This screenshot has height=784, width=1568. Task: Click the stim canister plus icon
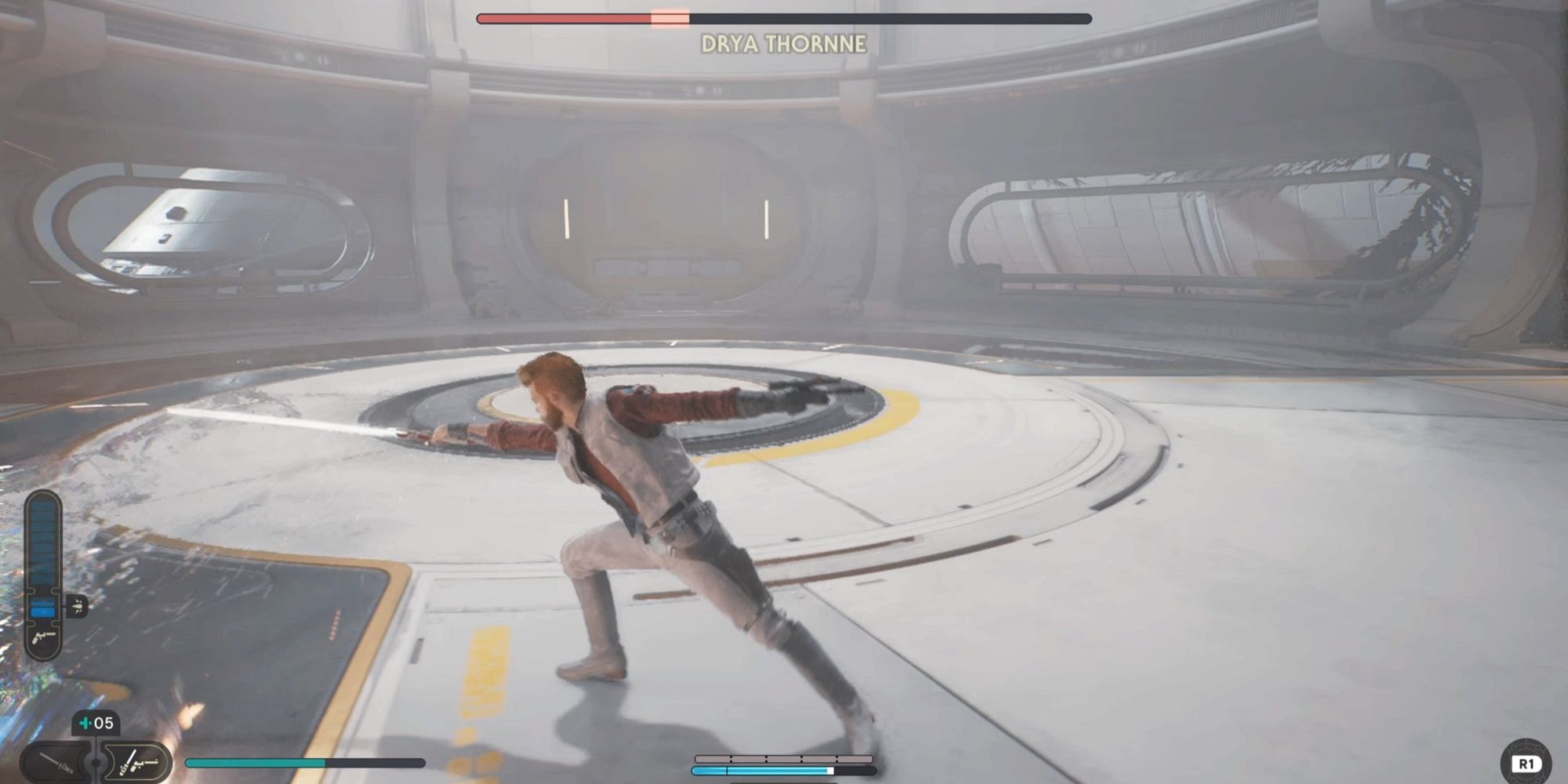point(85,721)
